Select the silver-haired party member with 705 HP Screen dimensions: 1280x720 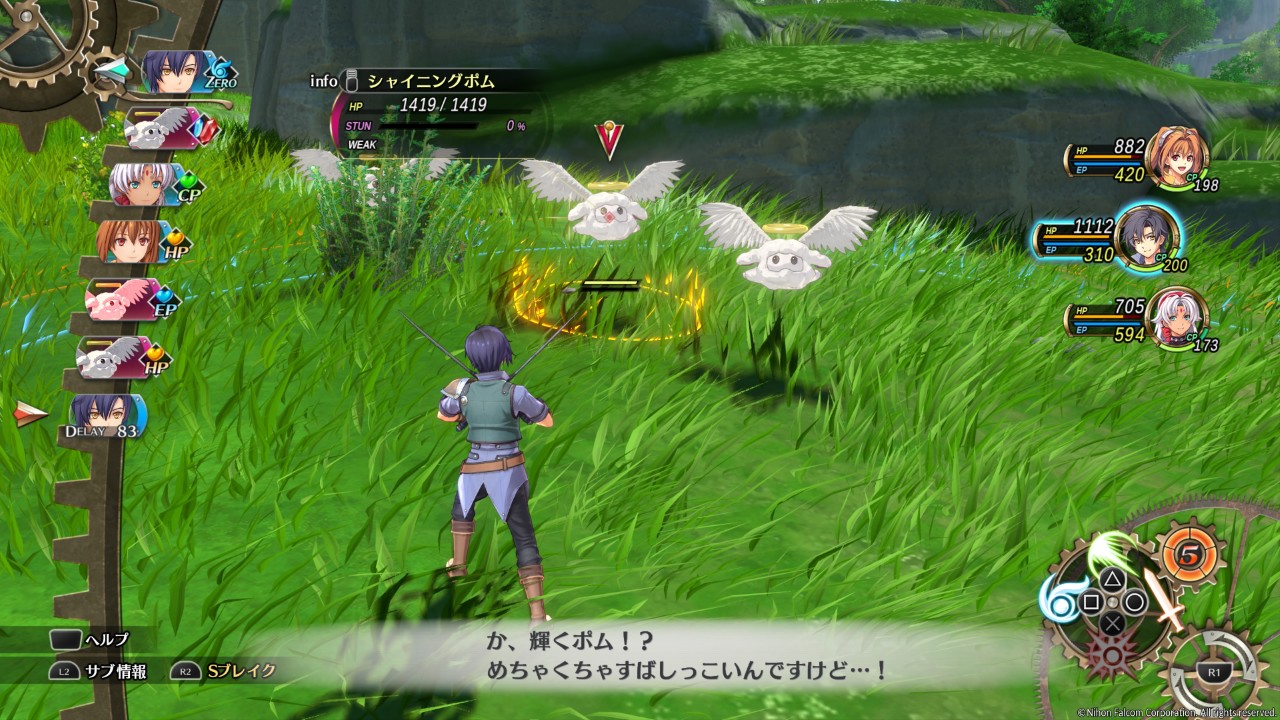pos(1175,318)
